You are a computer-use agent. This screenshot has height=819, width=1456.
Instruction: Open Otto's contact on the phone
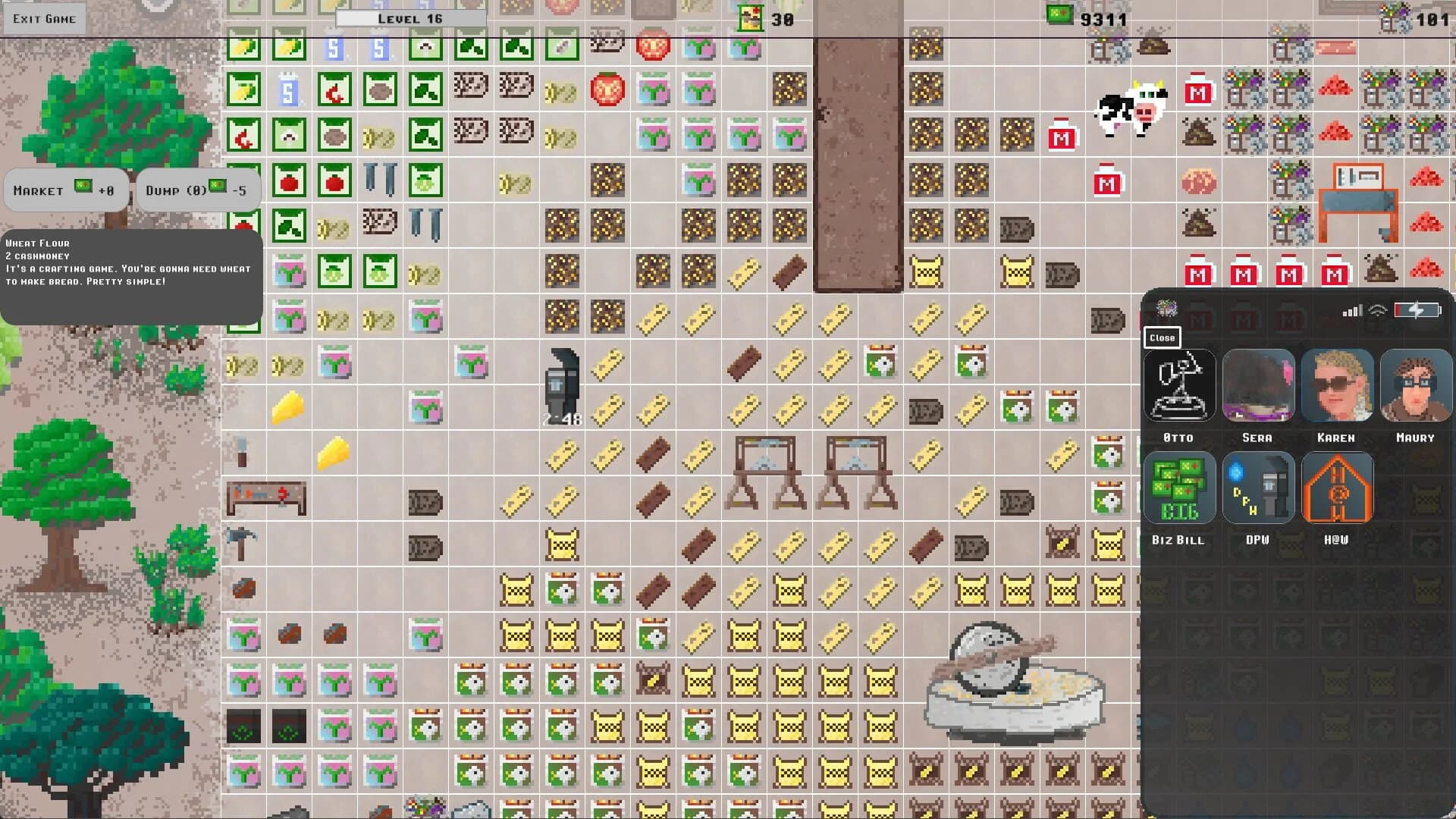(x=1180, y=385)
